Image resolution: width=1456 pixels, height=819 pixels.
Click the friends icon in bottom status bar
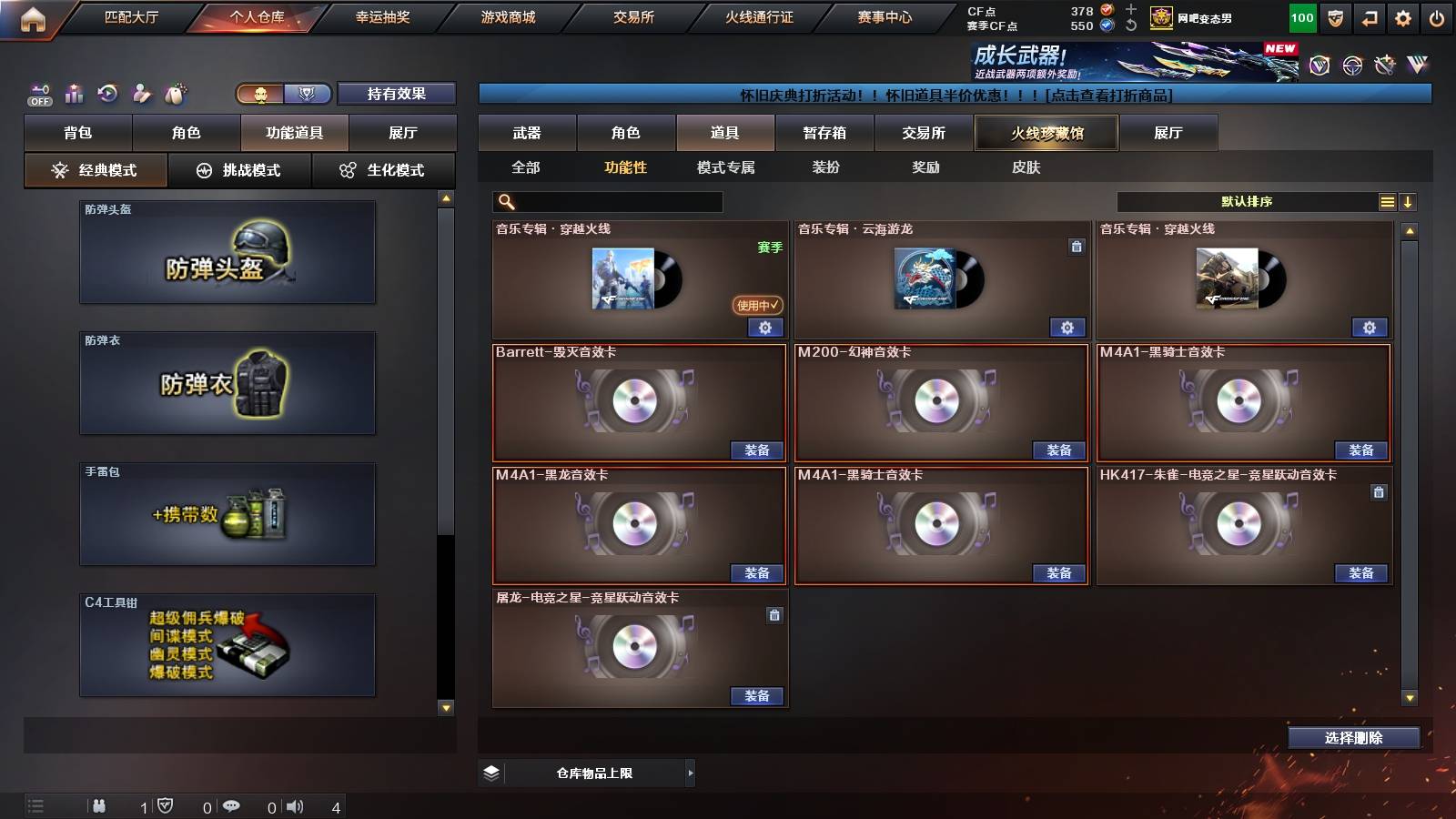(x=100, y=804)
